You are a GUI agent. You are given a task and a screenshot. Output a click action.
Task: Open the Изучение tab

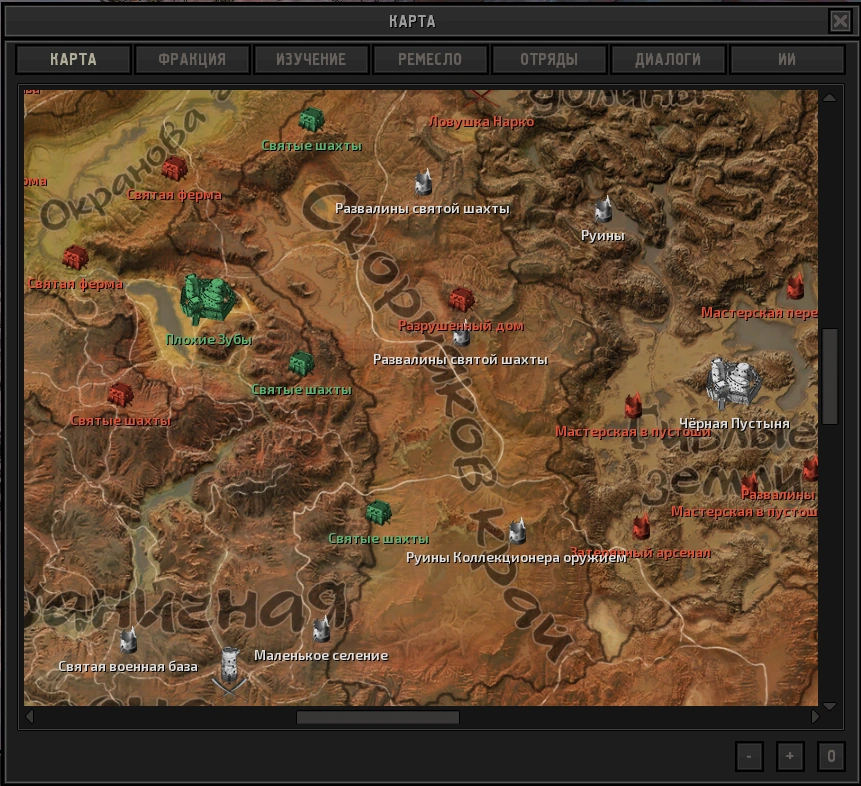click(x=311, y=59)
